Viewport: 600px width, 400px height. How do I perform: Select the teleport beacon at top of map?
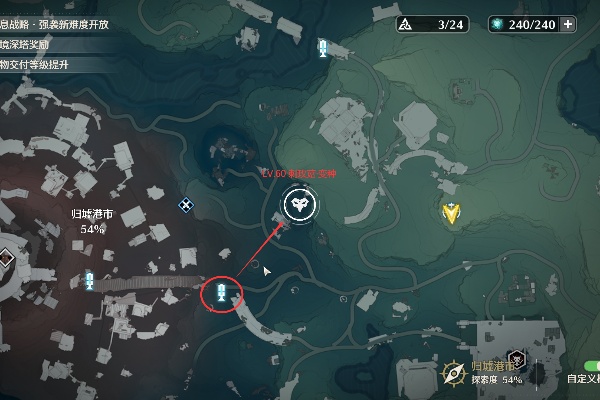[323, 48]
